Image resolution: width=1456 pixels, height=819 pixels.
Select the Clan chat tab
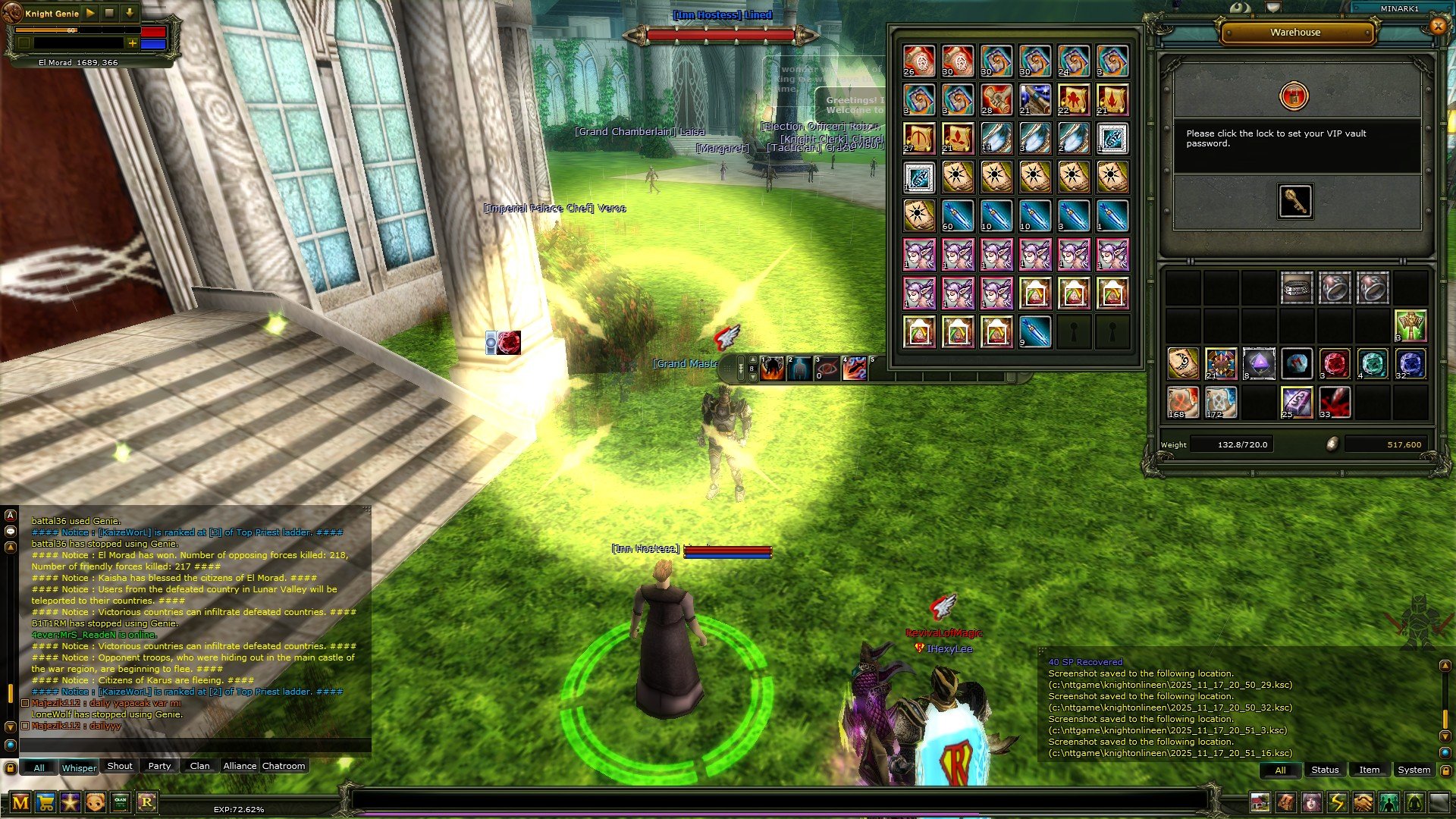click(200, 766)
